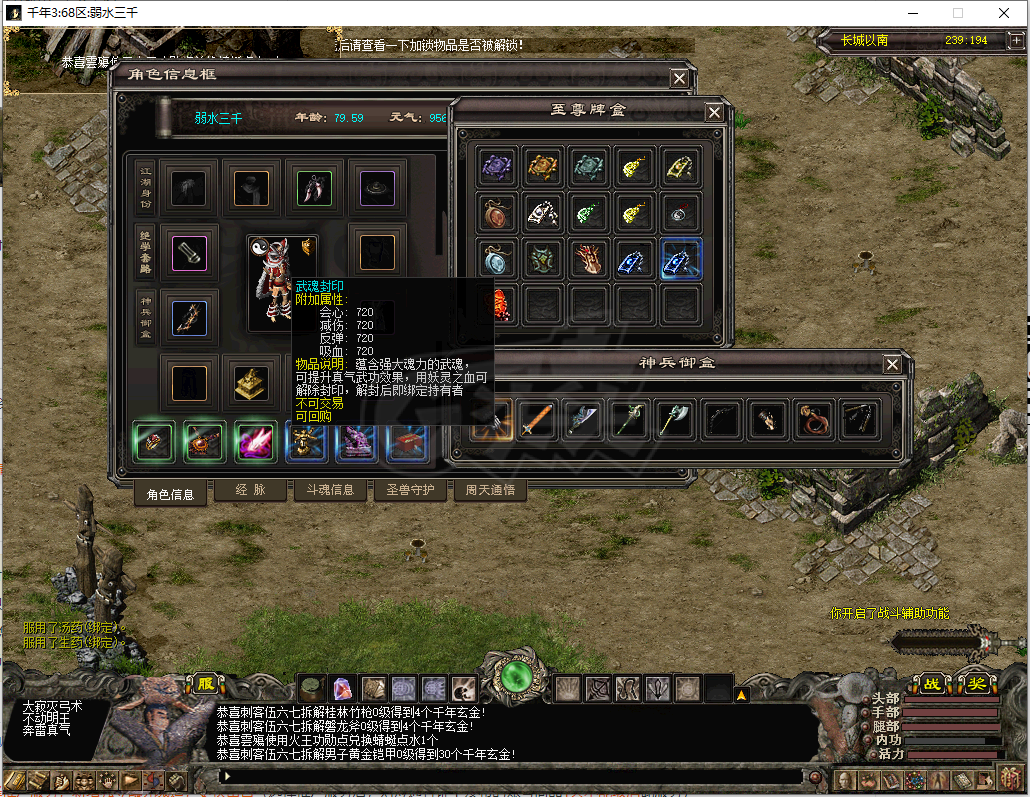This screenshot has height=797, width=1030.
Task: Pick the purple token in 至尊牌盒
Action: [496, 166]
